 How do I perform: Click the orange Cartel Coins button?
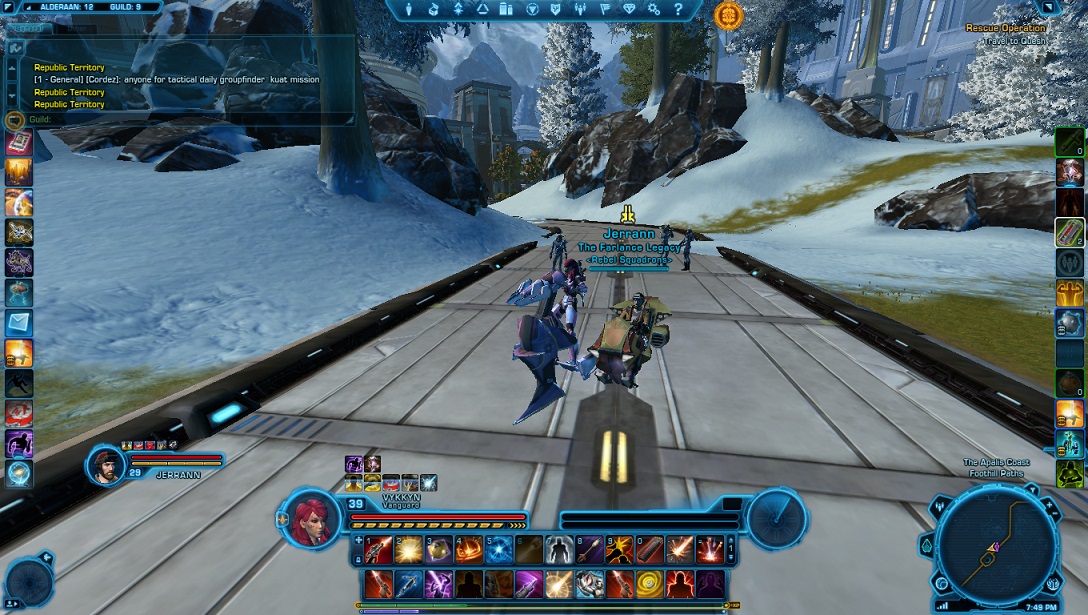click(729, 14)
